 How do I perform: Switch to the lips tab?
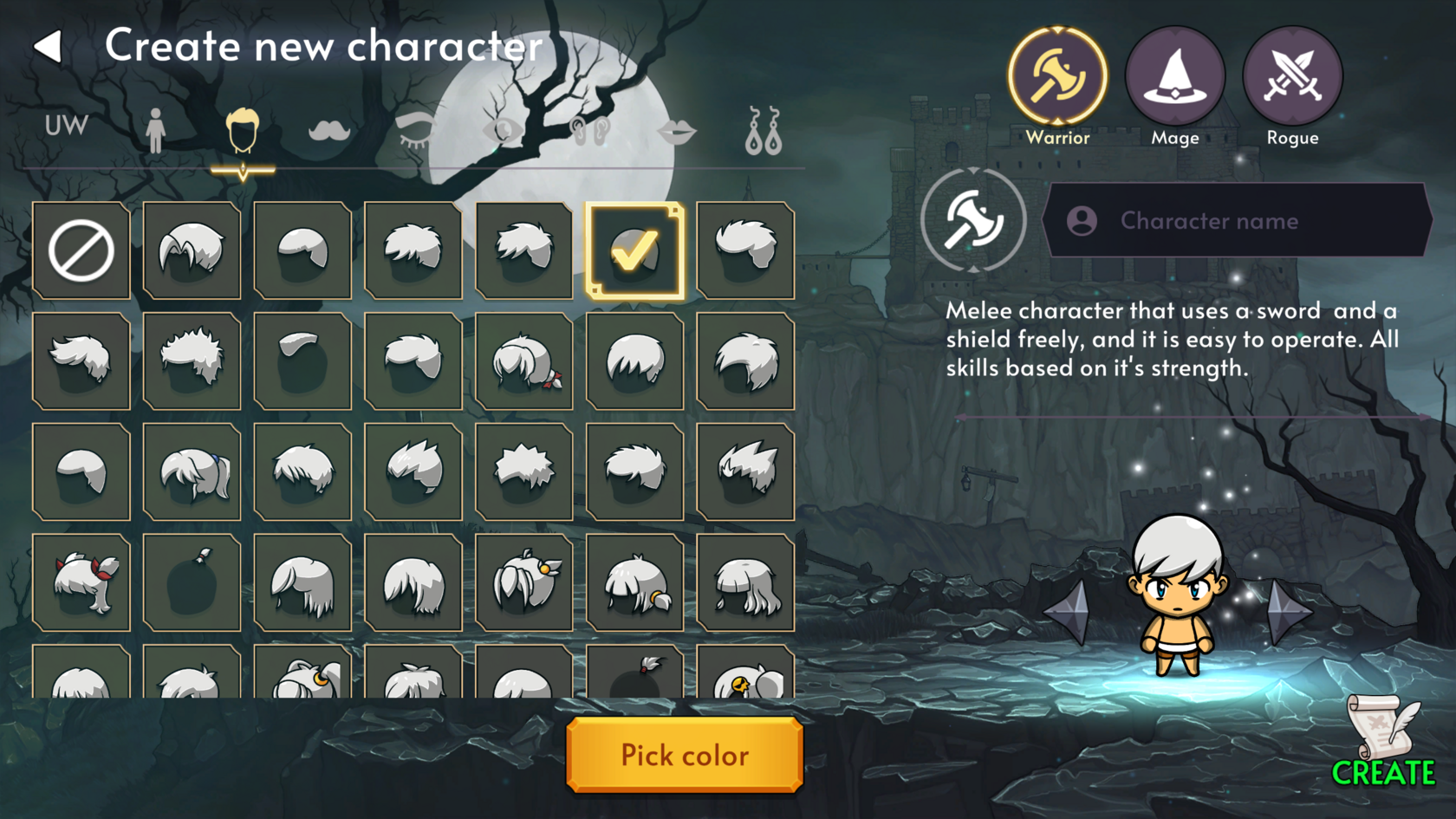(676, 133)
